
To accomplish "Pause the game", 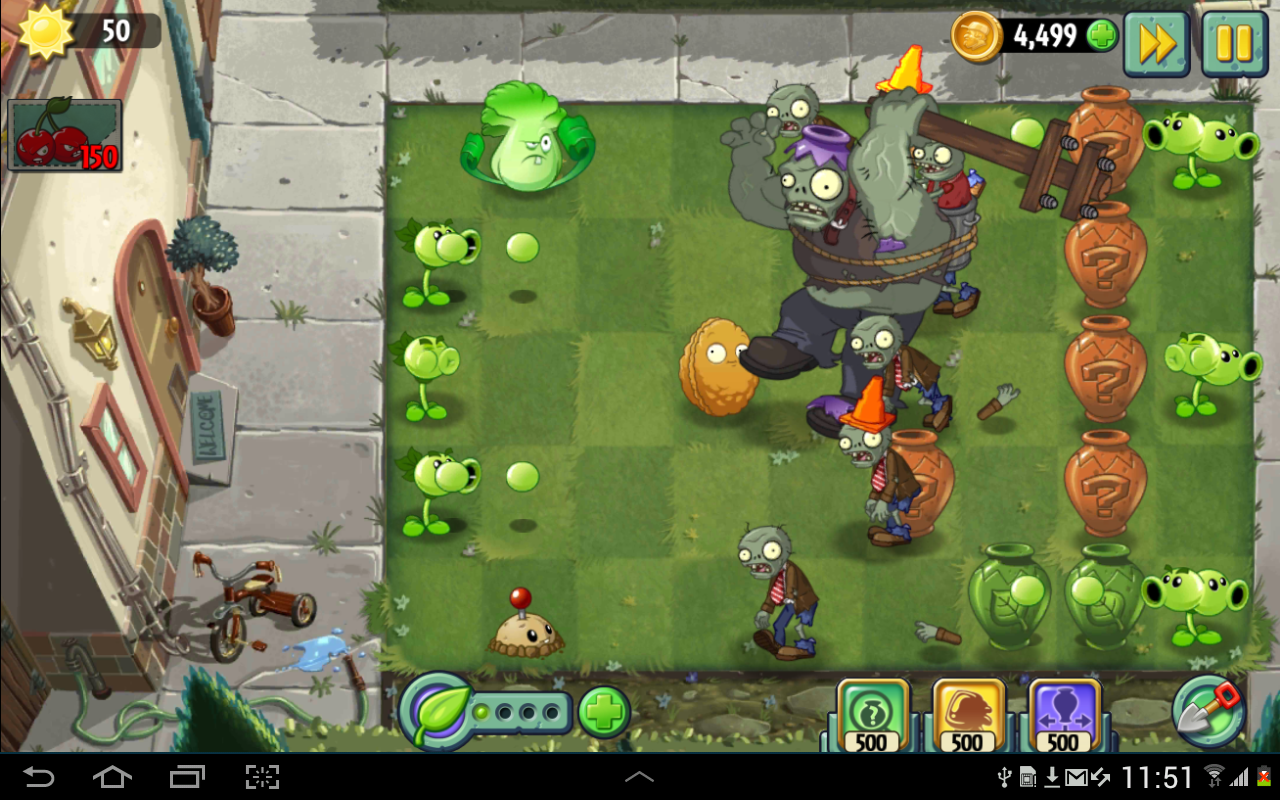I will [1233, 43].
